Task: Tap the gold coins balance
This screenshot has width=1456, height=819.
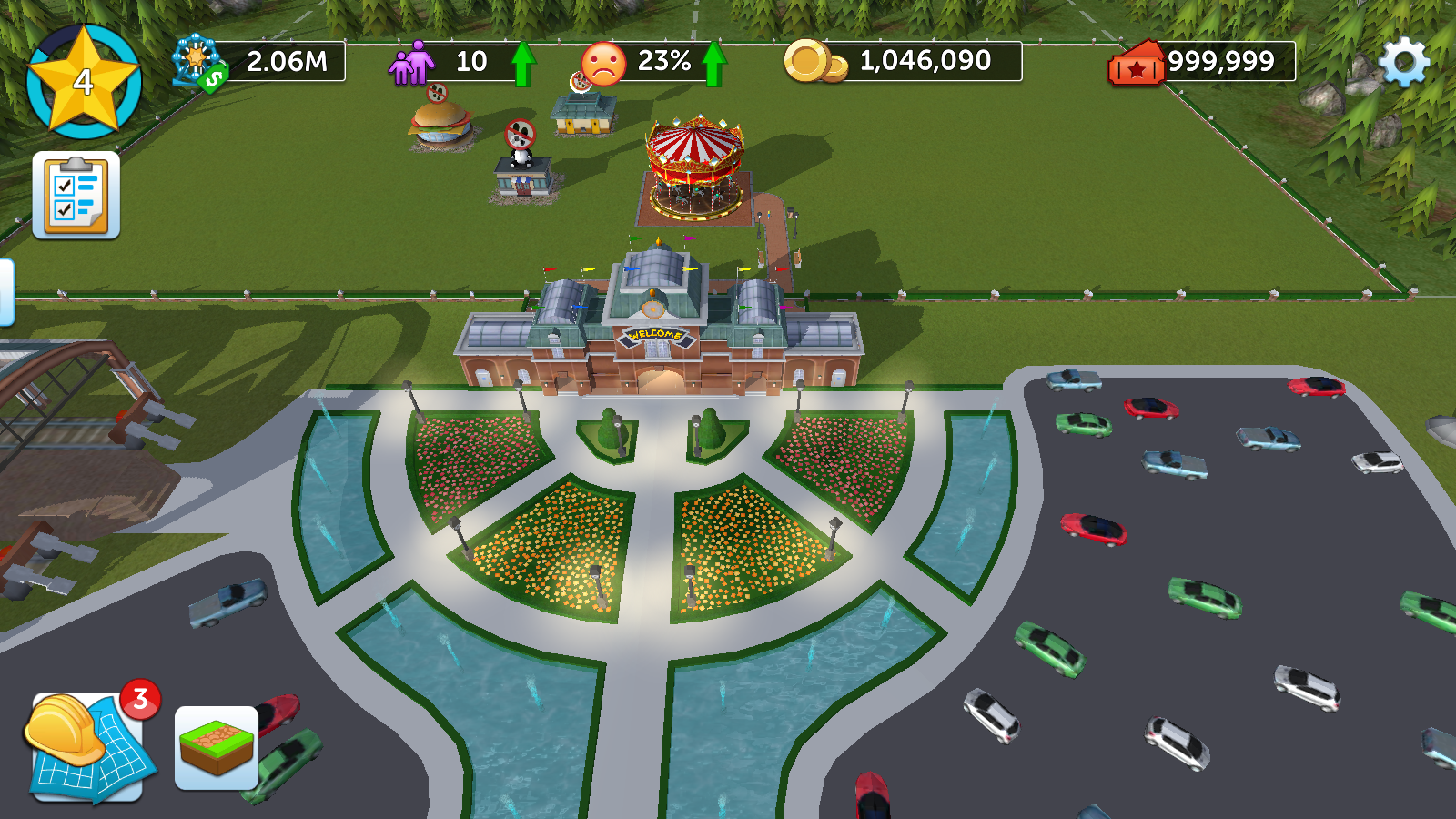Action: (x=903, y=62)
